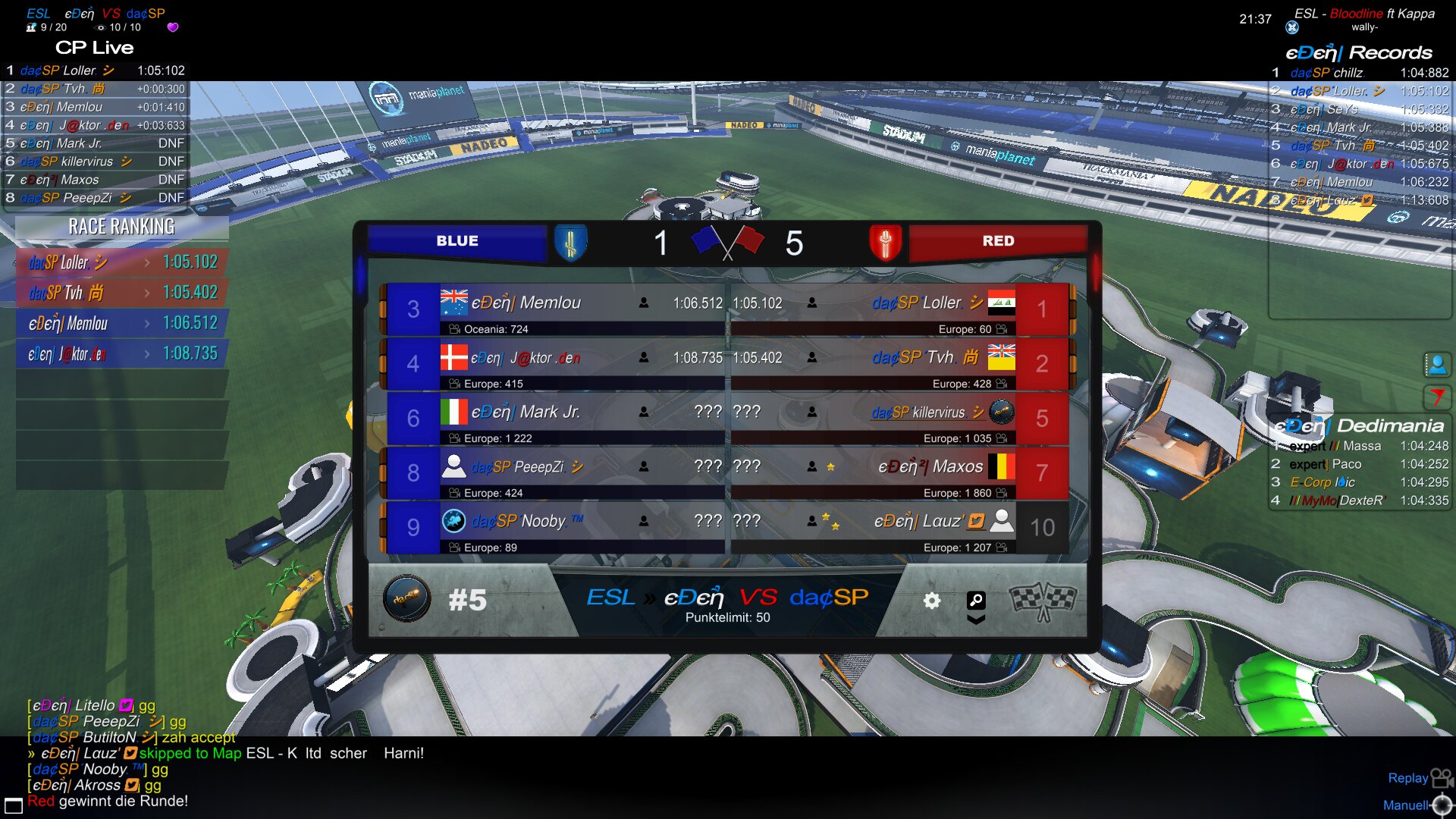Select Loller's row on the Red team

[902, 309]
